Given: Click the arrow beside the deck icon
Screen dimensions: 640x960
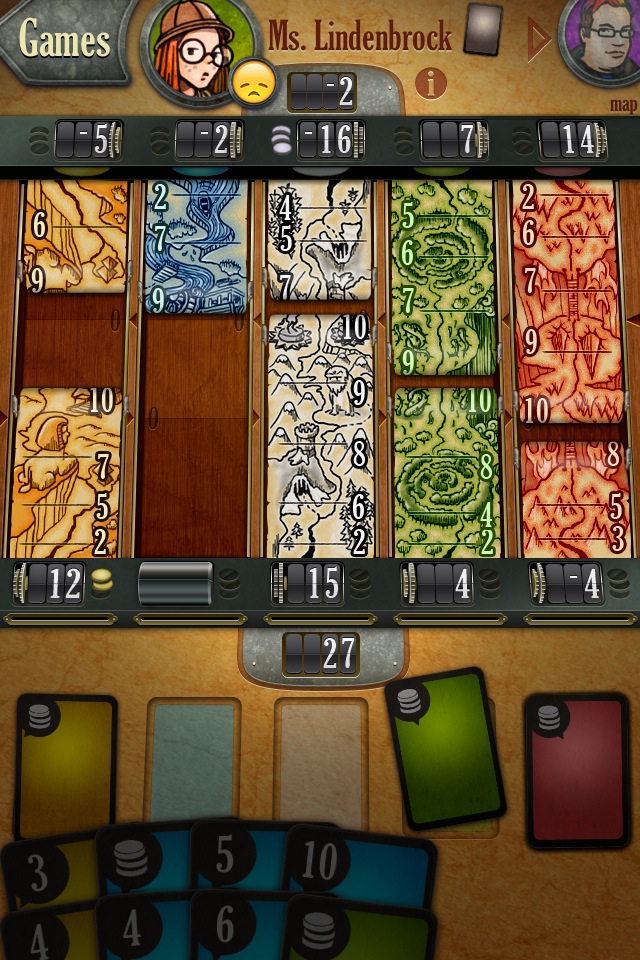Looking at the screenshot, I should pyautogui.click(x=538, y=40).
